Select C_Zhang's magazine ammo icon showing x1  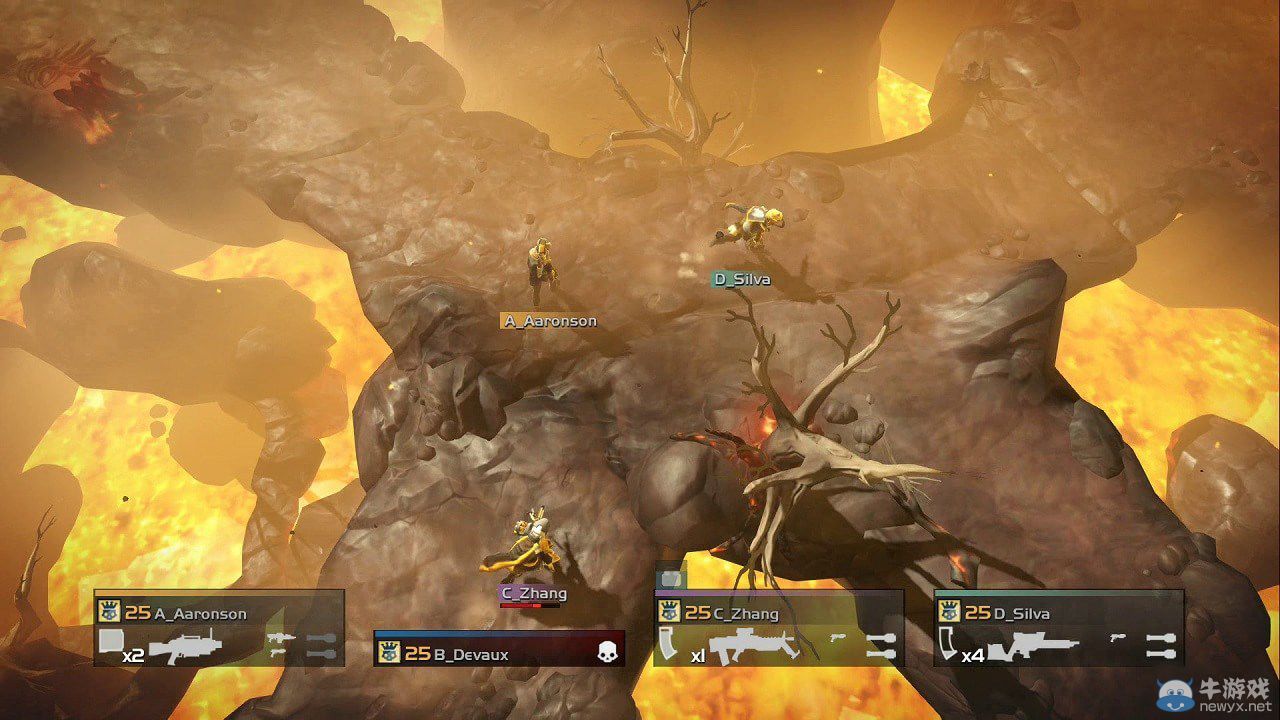[668, 644]
